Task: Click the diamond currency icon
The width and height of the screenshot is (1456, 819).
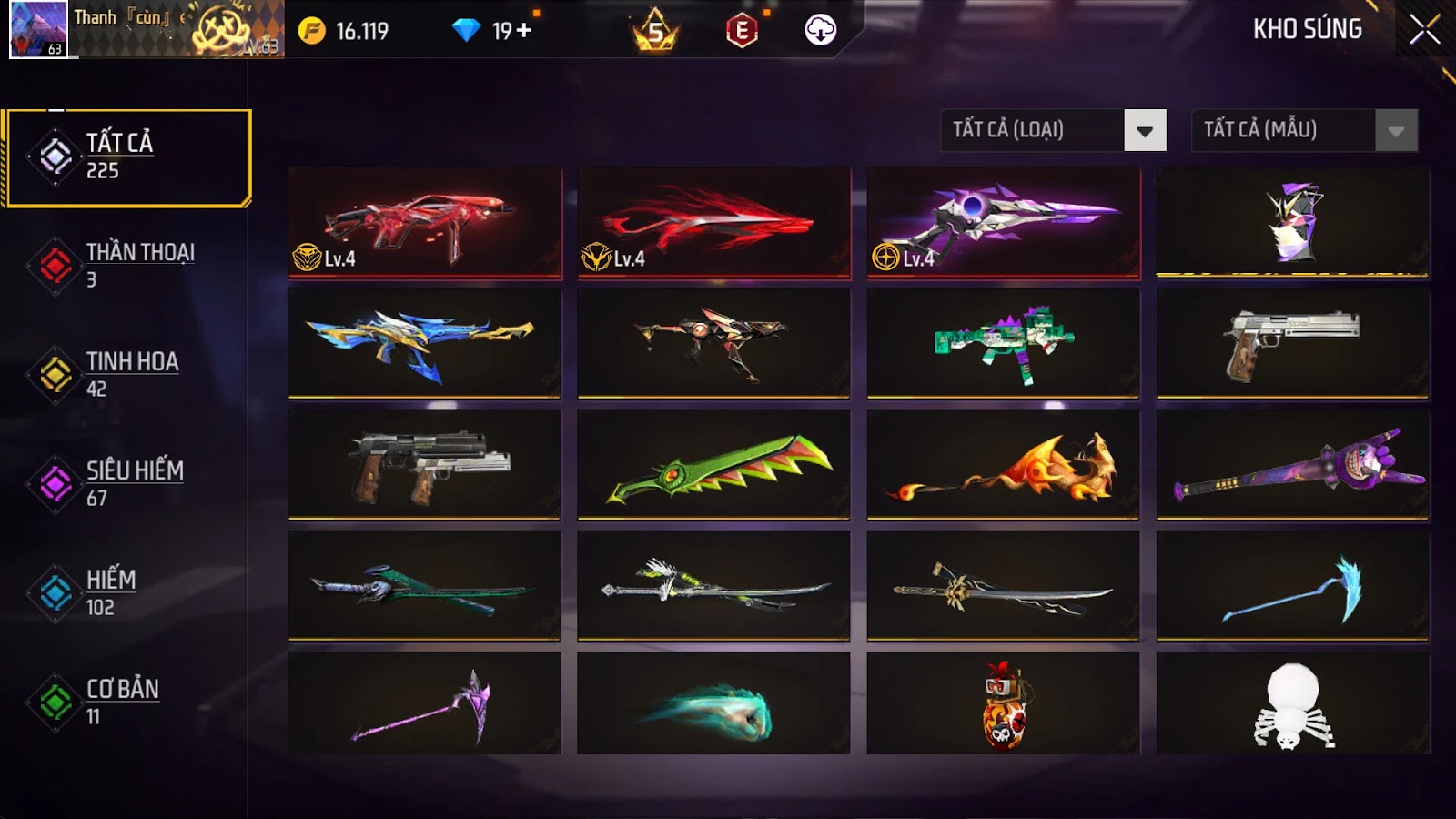Action: coord(468,30)
